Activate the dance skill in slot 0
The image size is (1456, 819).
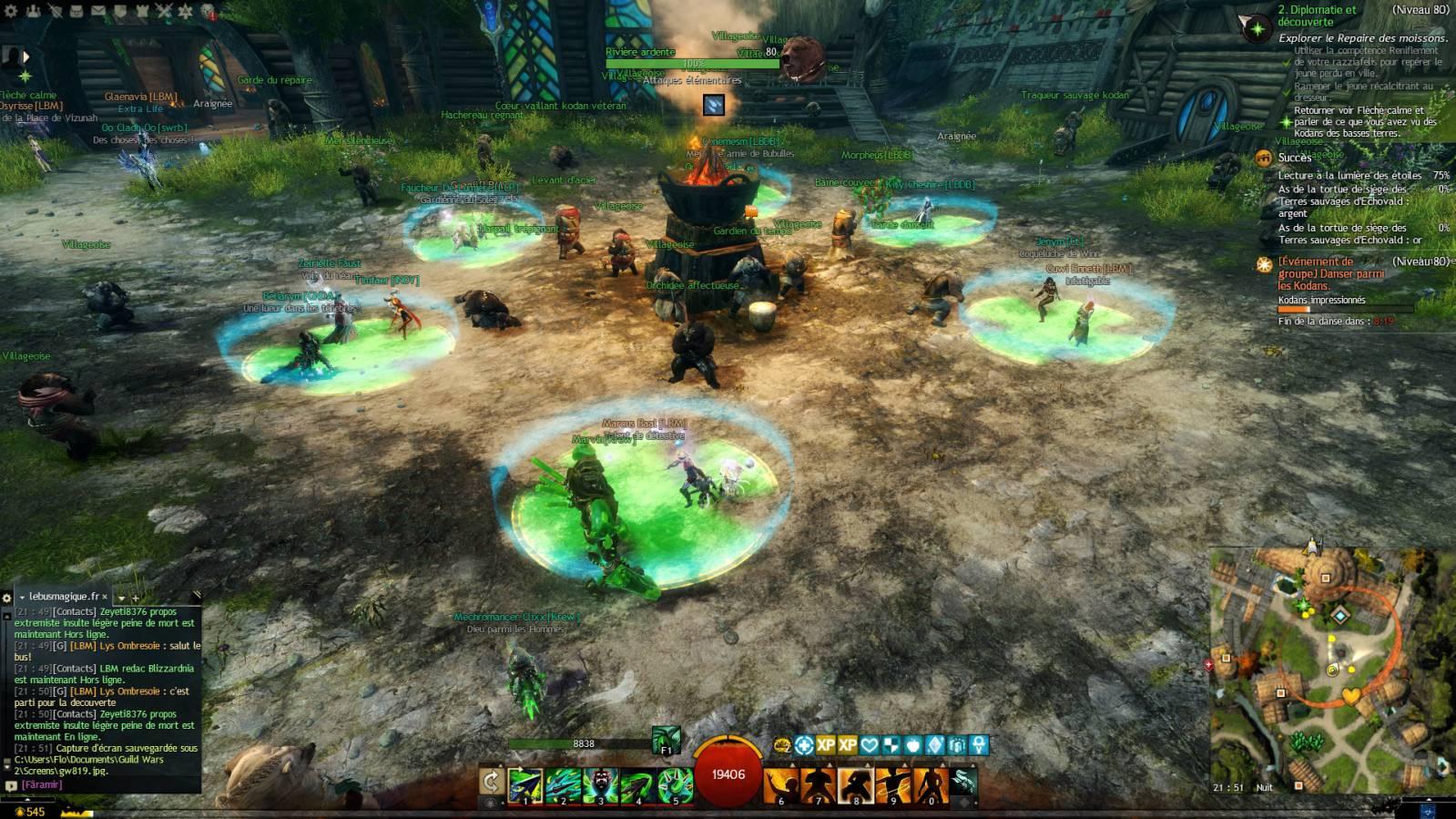[x=931, y=785]
